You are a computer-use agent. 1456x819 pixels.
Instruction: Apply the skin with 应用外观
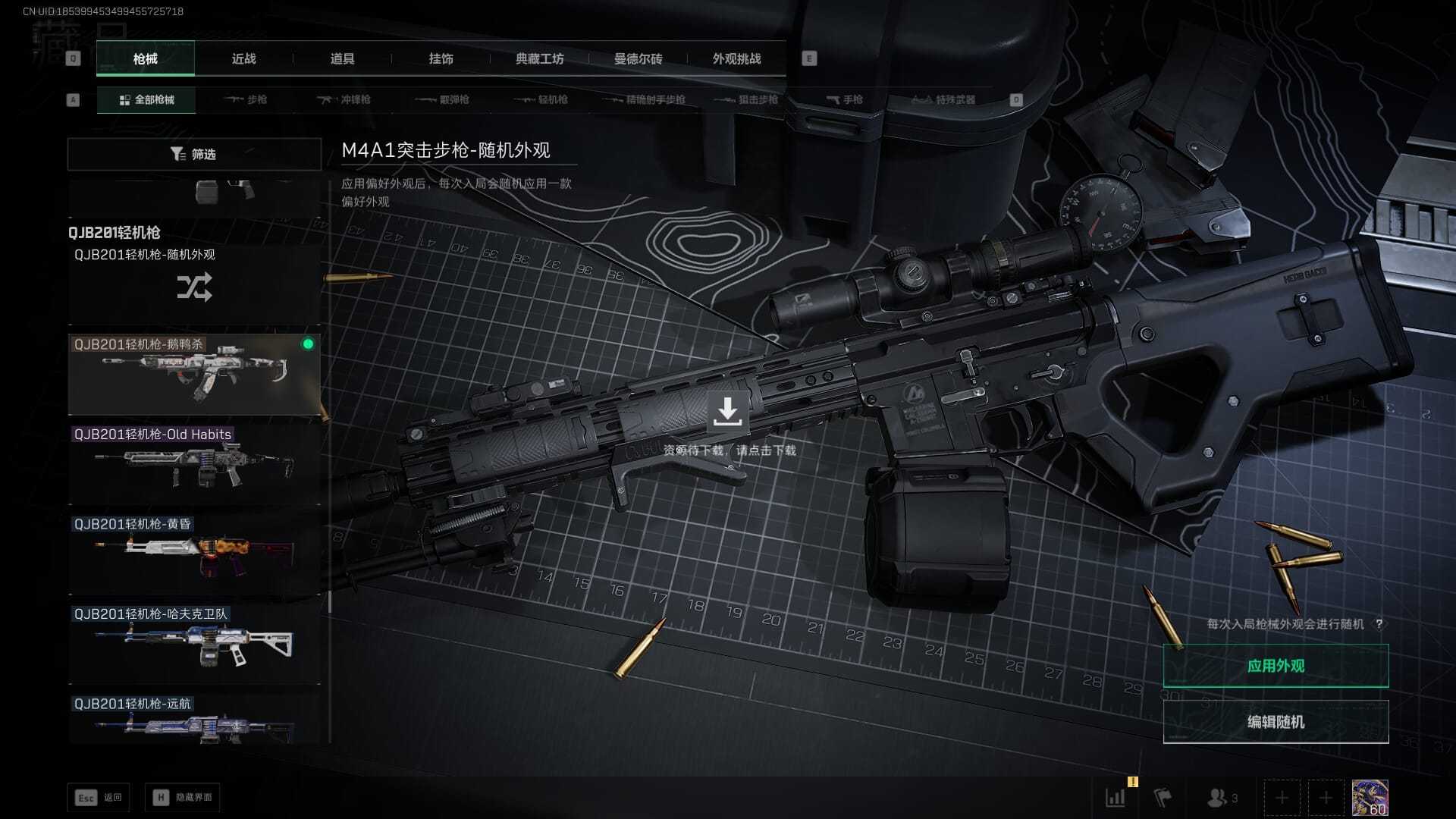(1276, 666)
